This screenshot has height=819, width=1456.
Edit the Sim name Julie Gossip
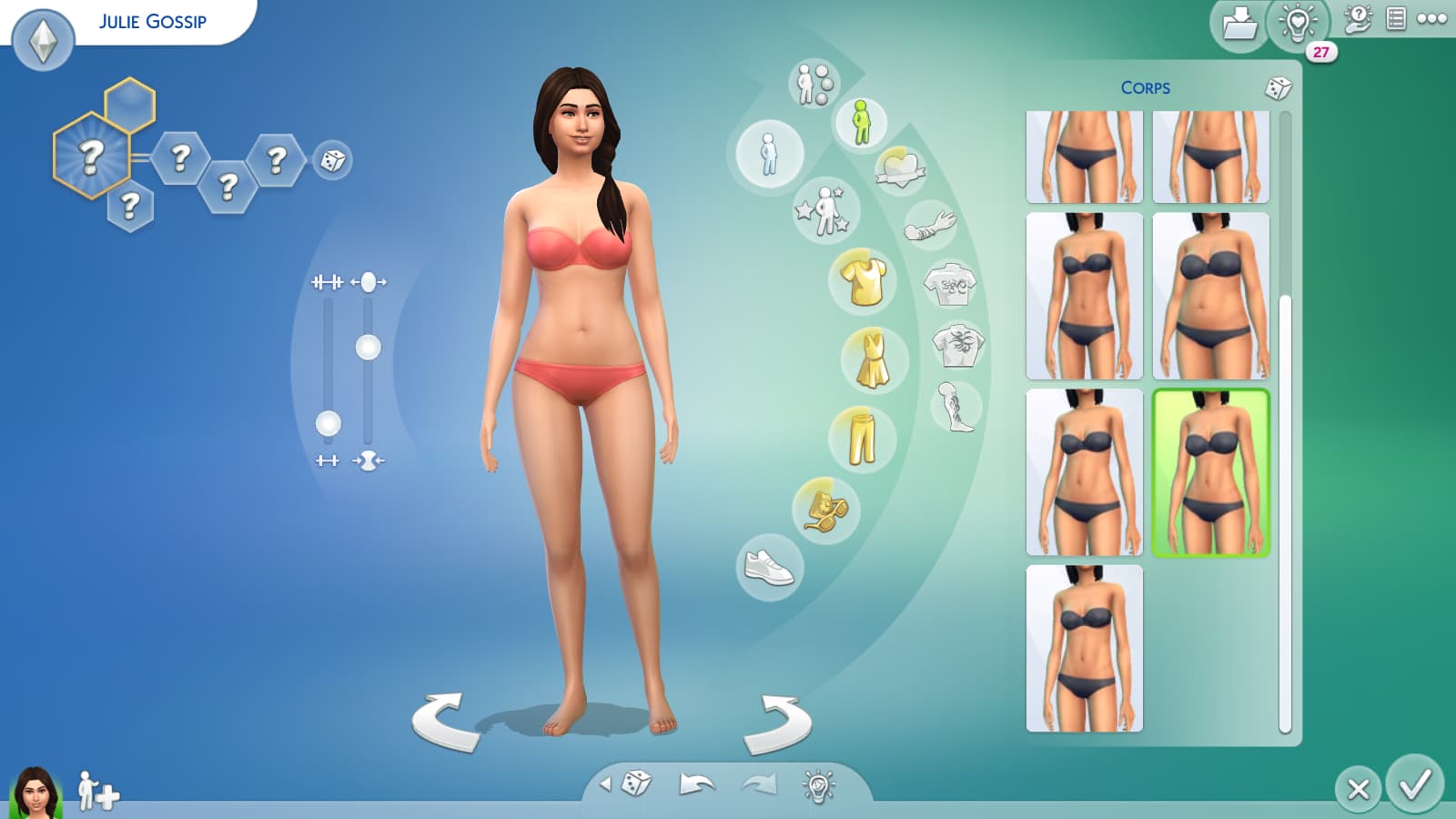[x=153, y=21]
